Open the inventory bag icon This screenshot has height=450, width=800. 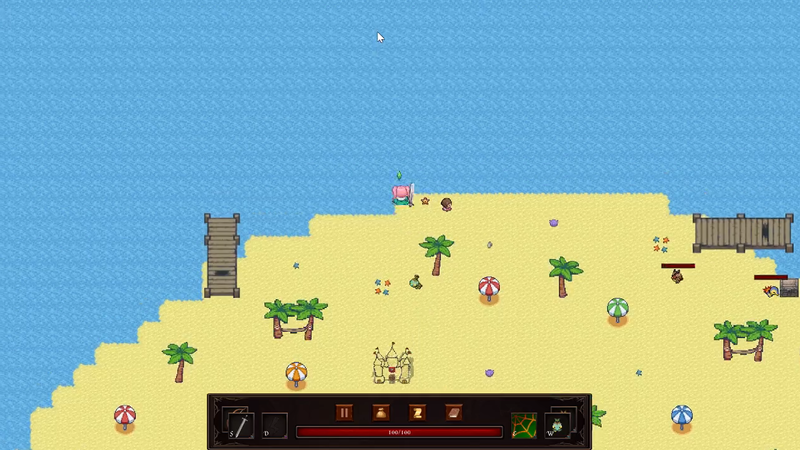[x=381, y=412]
